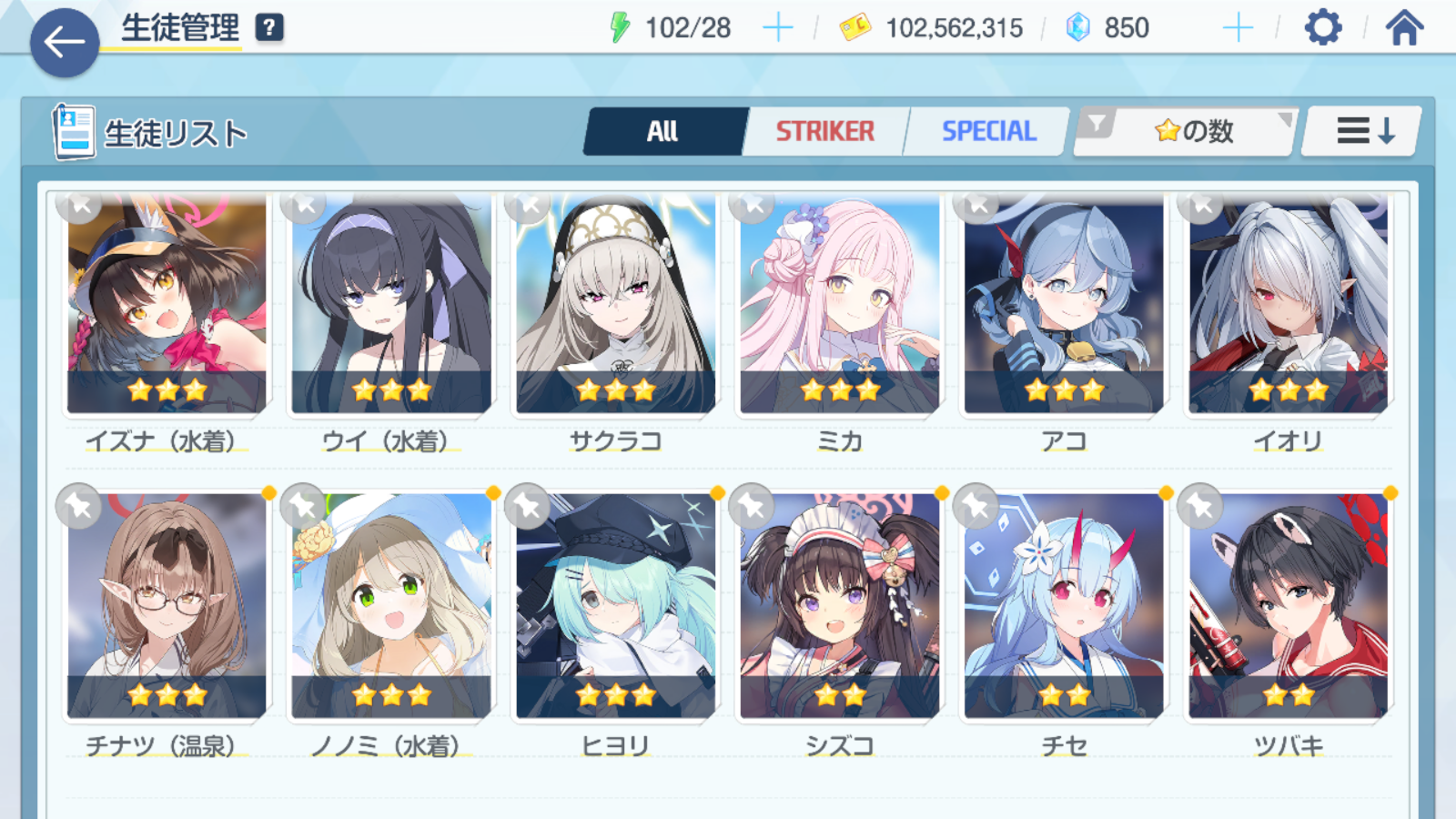Open the gear settings menu
The image size is (1456, 819).
click(x=1322, y=28)
